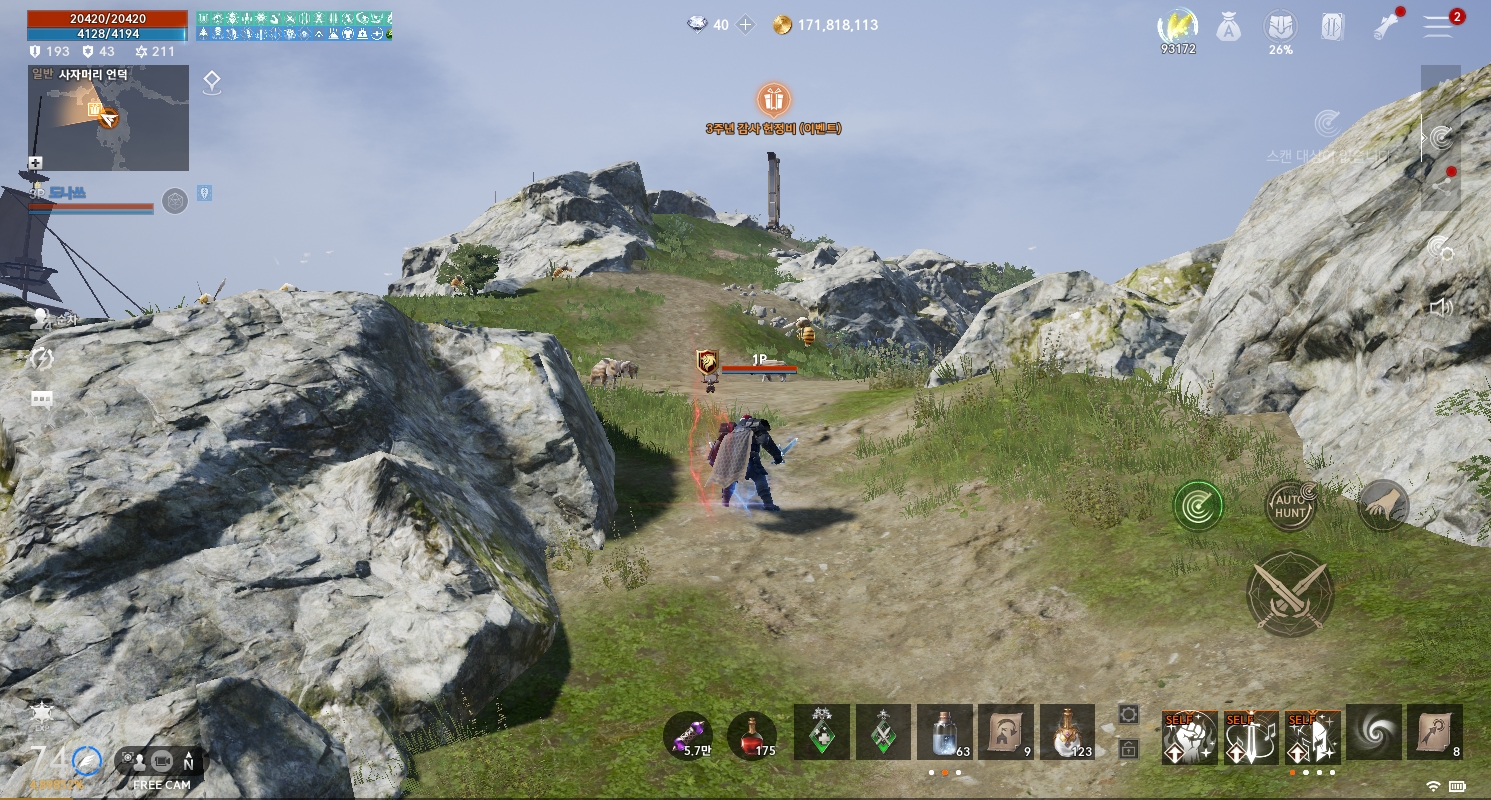The height and width of the screenshot is (800, 1491).
Task: Toggle the speaker sound icon
Action: pos(1440,307)
